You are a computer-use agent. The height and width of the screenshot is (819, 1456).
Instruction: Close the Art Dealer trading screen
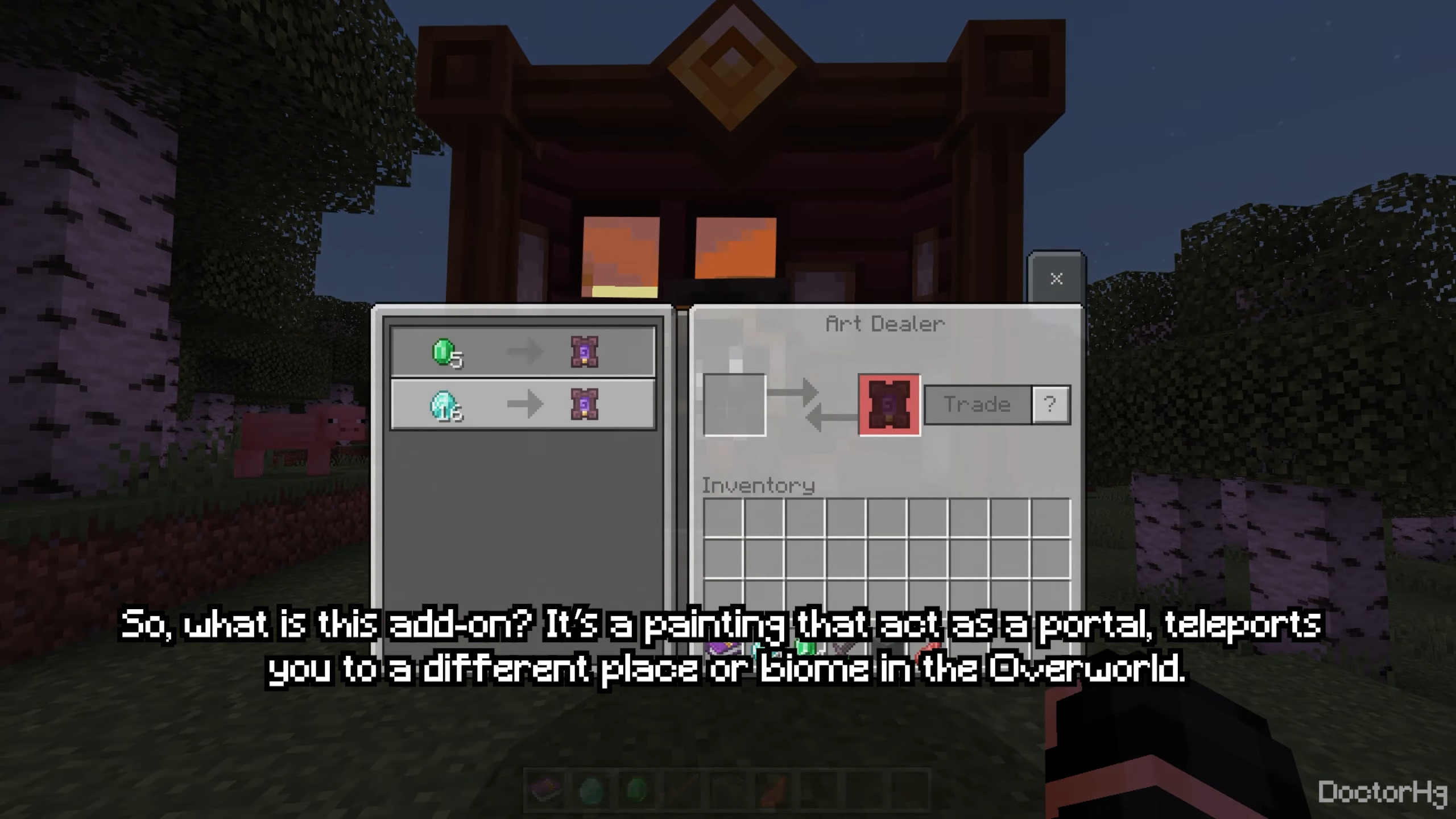[1056, 278]
